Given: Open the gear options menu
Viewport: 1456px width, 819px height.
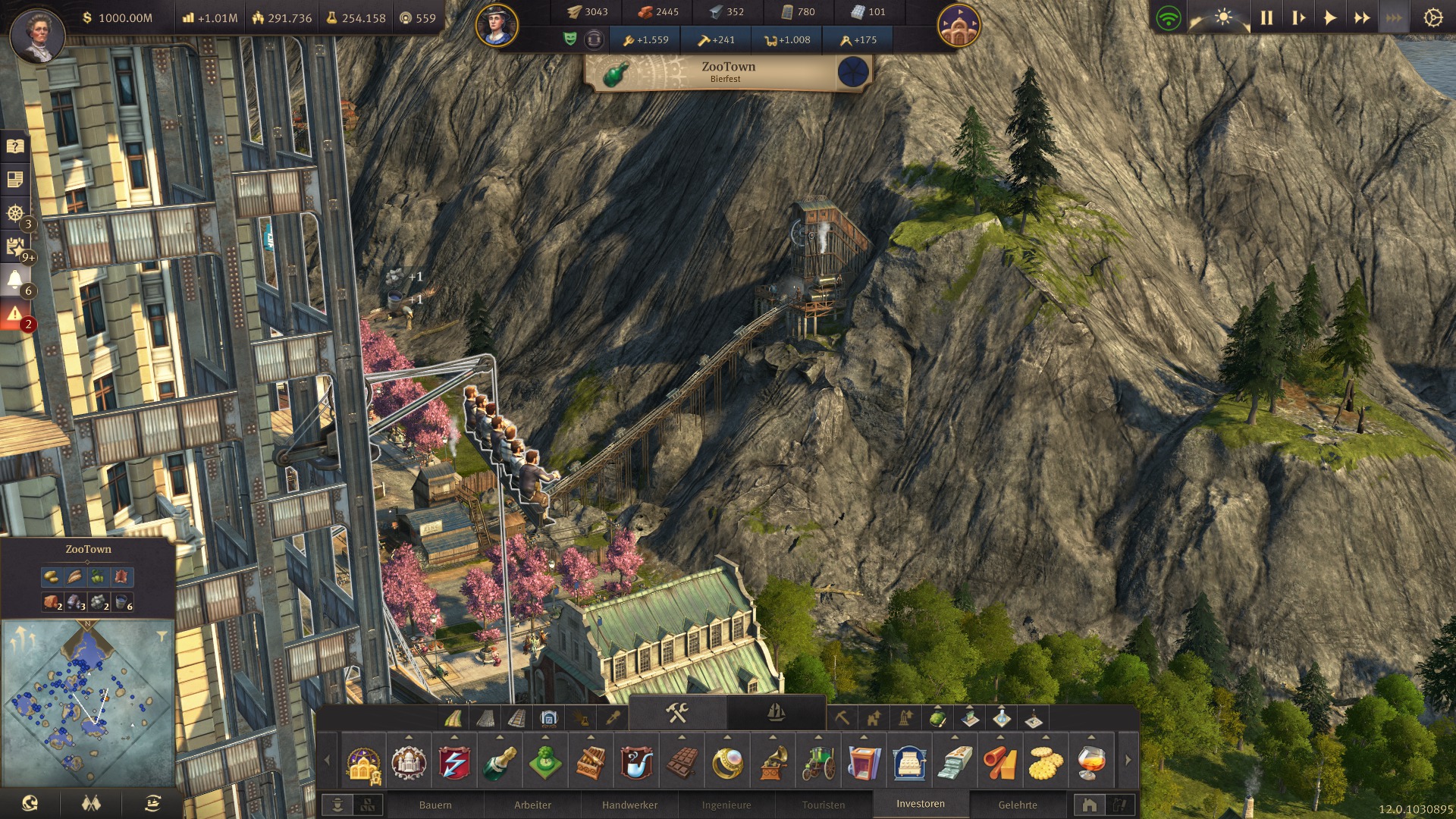Looking at the screenshot, I should (1432, 18).
